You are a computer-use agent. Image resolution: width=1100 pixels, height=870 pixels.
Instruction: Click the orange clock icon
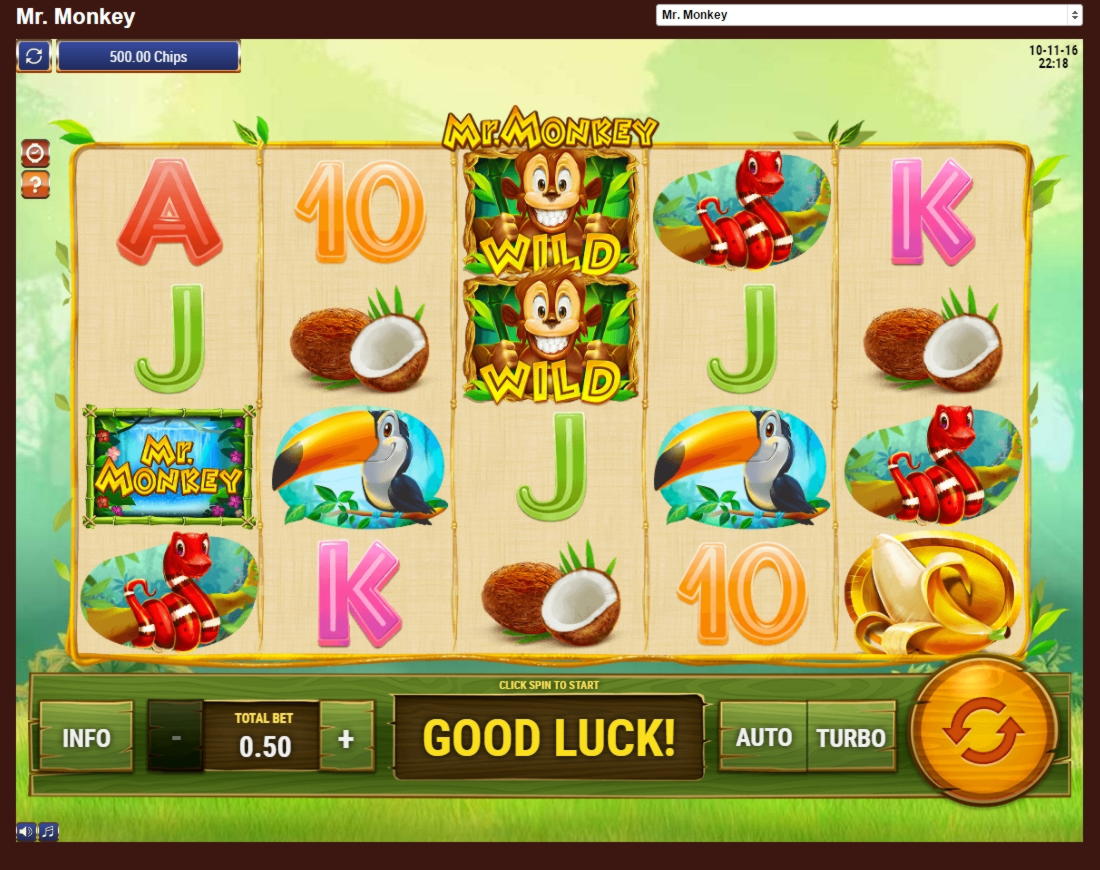click(35, 153)
